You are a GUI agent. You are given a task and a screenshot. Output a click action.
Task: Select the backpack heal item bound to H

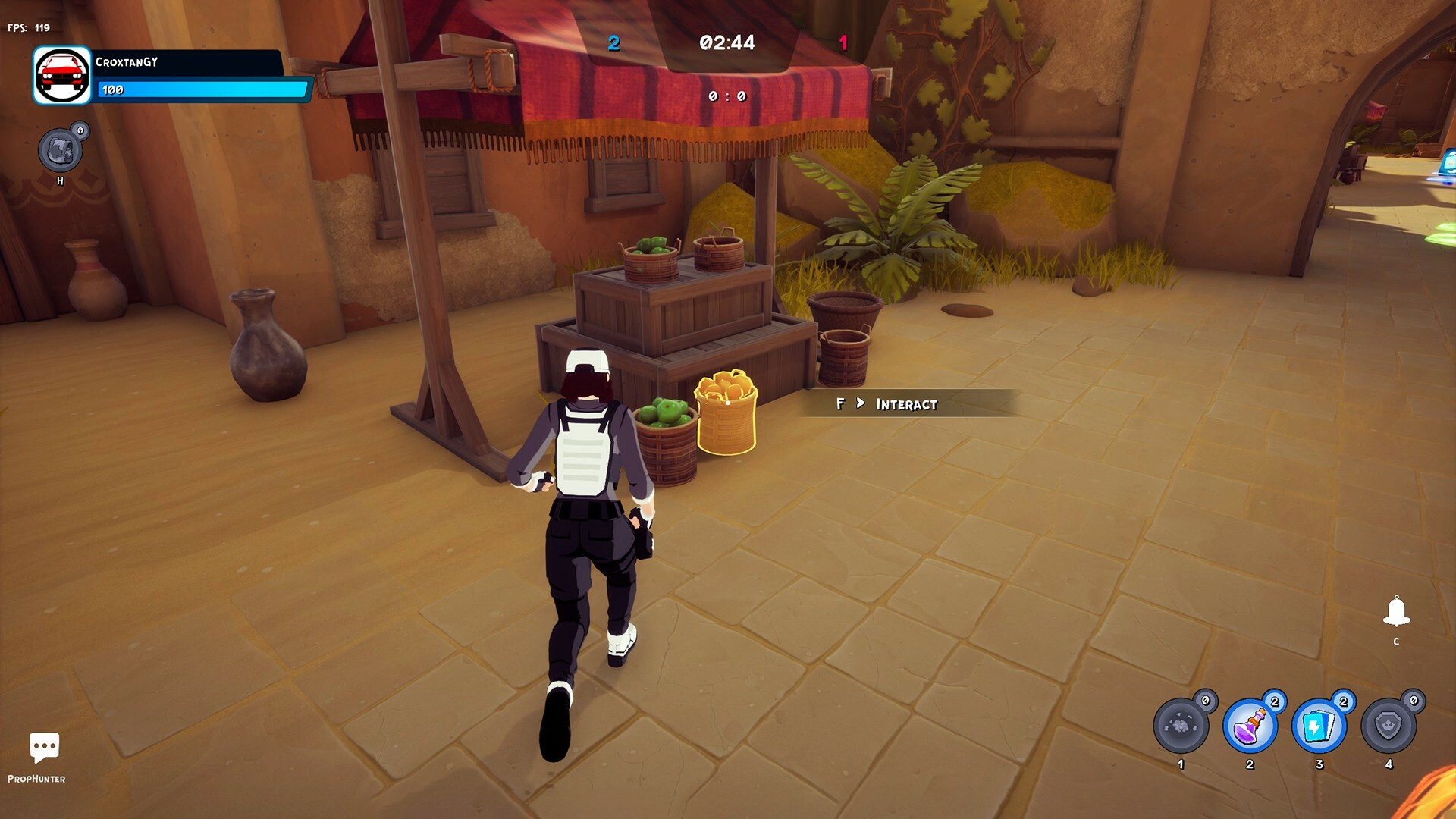59,150
